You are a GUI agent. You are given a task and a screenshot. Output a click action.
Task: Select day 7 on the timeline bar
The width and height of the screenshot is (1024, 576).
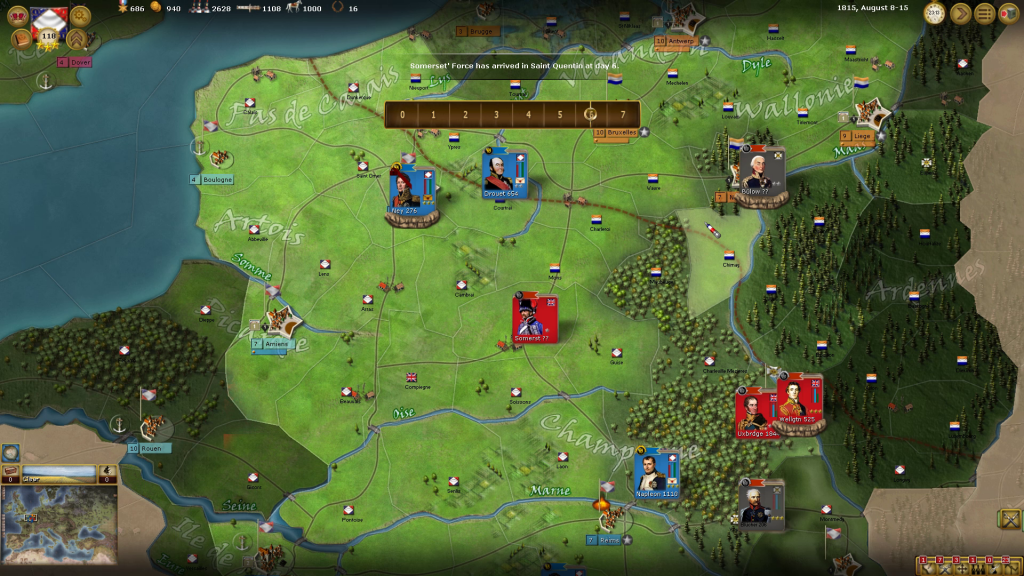[623, 114]
